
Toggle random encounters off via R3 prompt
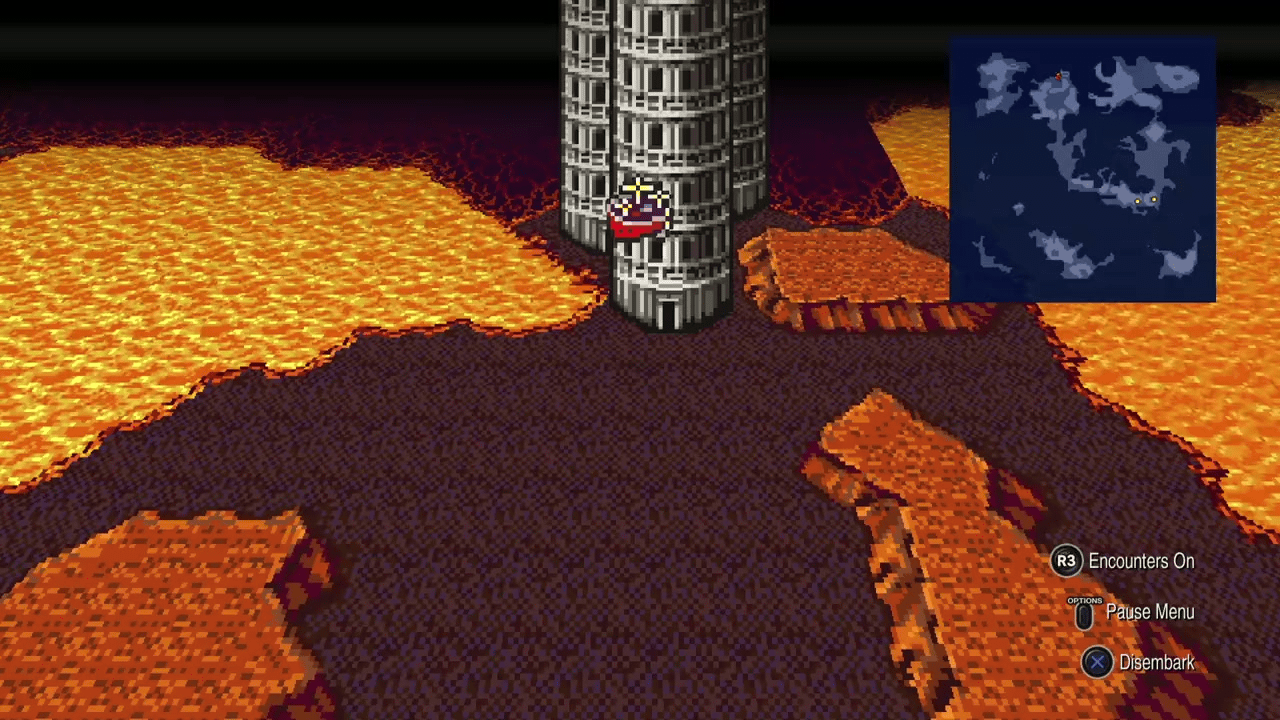tap(1066, 561)
